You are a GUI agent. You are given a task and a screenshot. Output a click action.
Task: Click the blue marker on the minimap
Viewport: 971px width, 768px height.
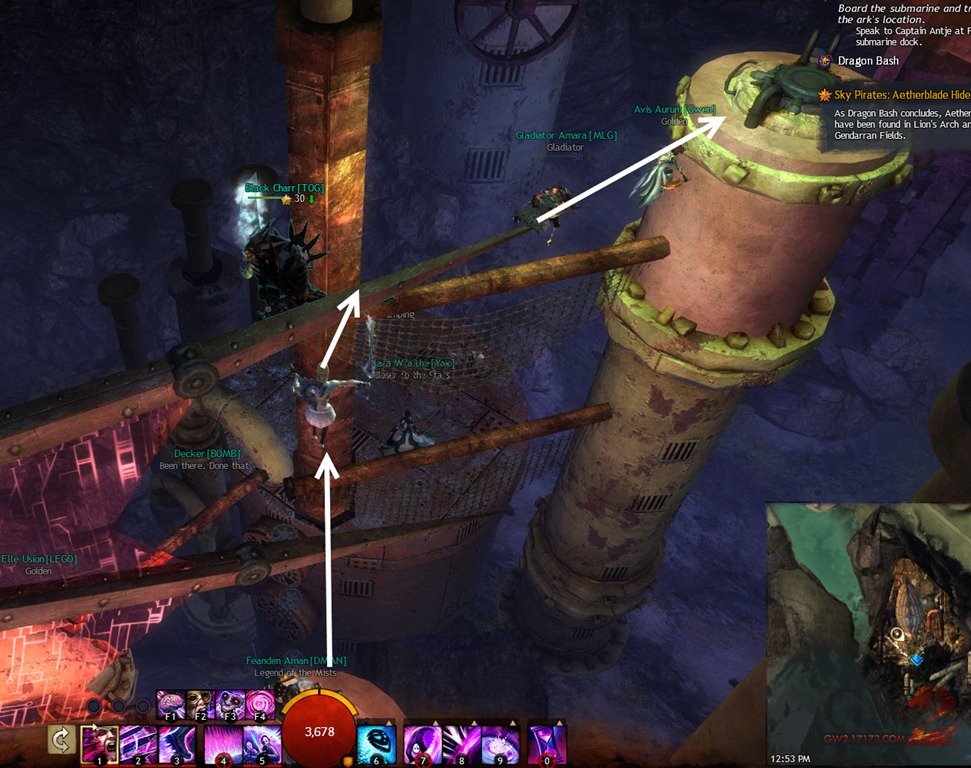pos(916,659)
